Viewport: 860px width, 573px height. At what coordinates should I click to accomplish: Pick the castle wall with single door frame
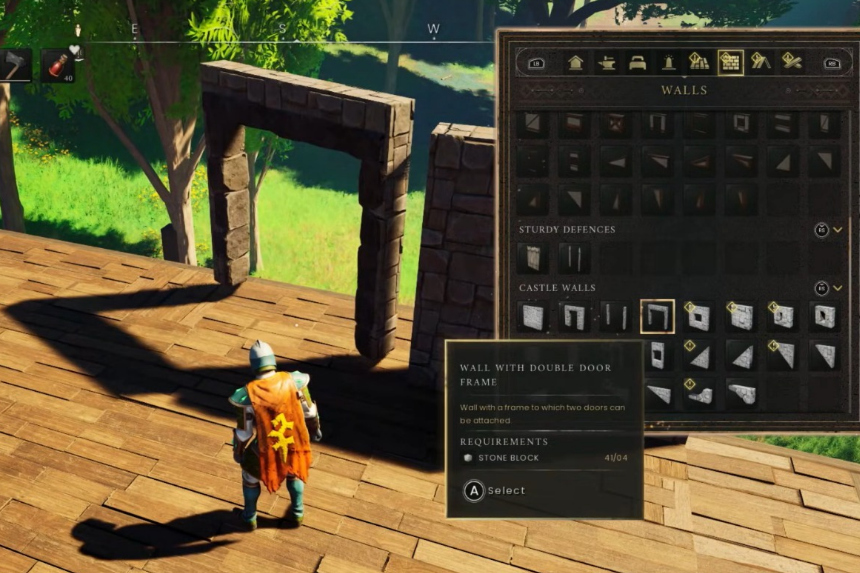coord(574,316)
